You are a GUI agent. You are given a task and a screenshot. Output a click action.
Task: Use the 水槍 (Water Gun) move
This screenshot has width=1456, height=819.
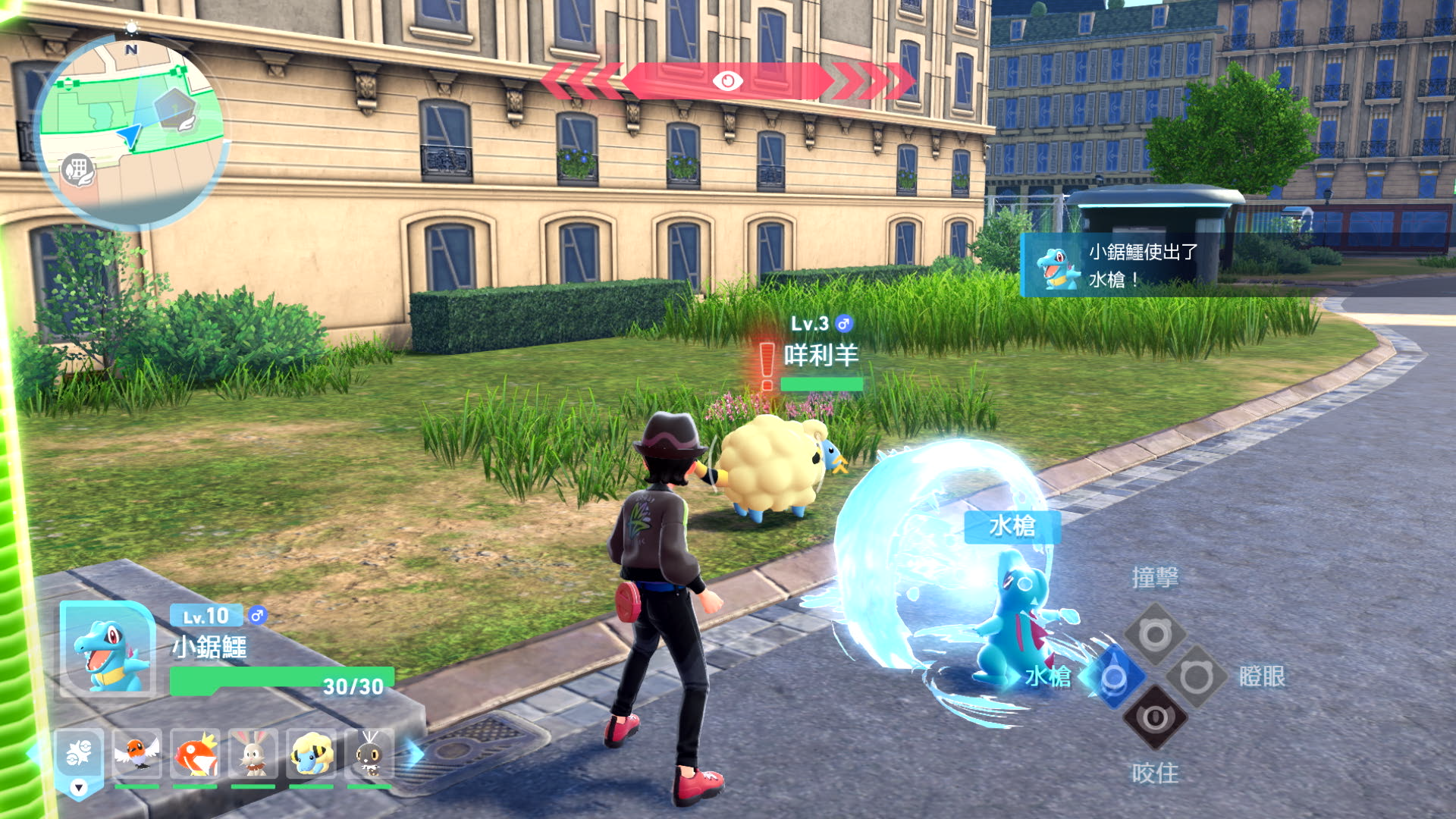(x=1112, y=677)
